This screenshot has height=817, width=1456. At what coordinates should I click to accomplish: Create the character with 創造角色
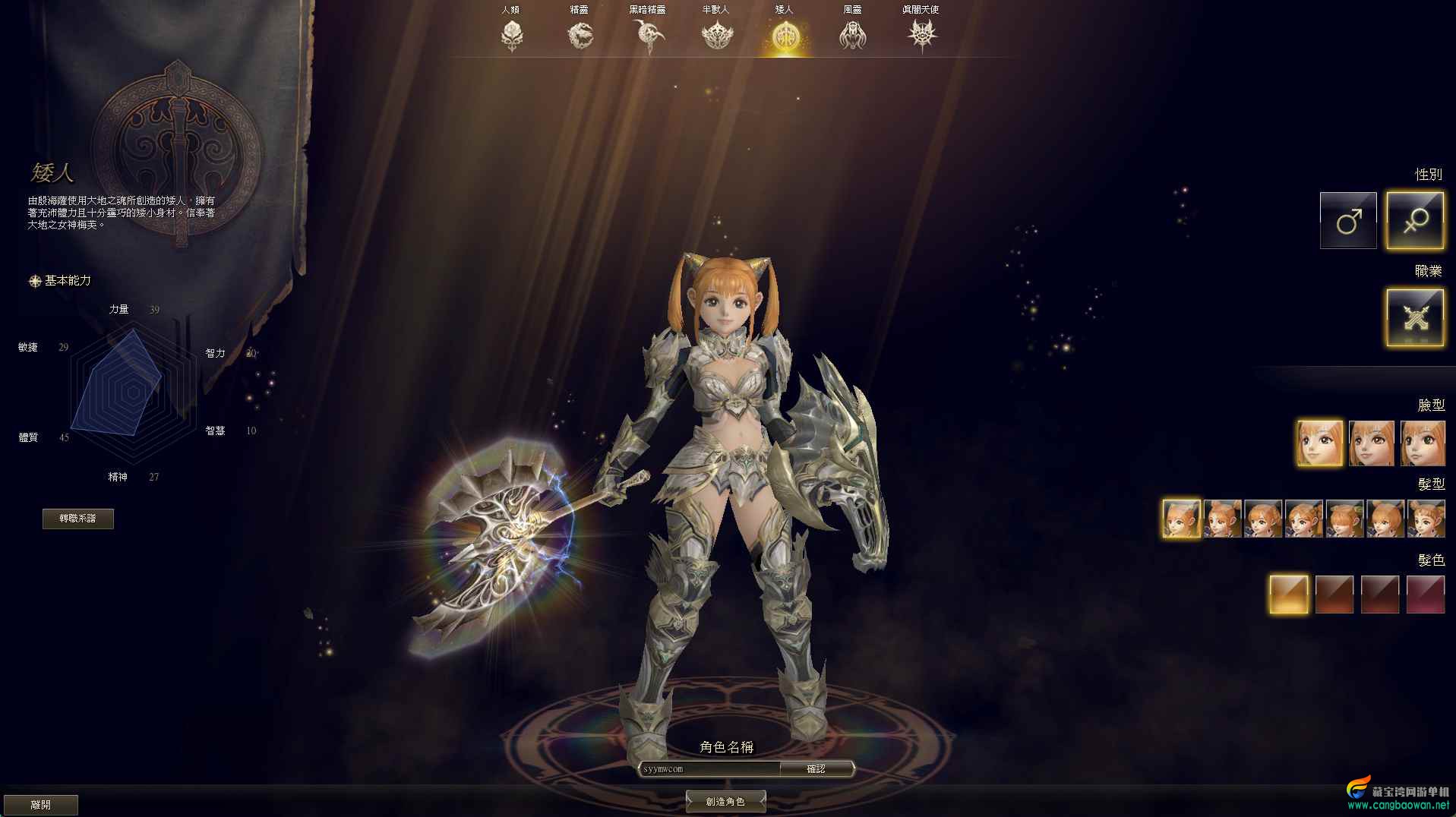725,801
